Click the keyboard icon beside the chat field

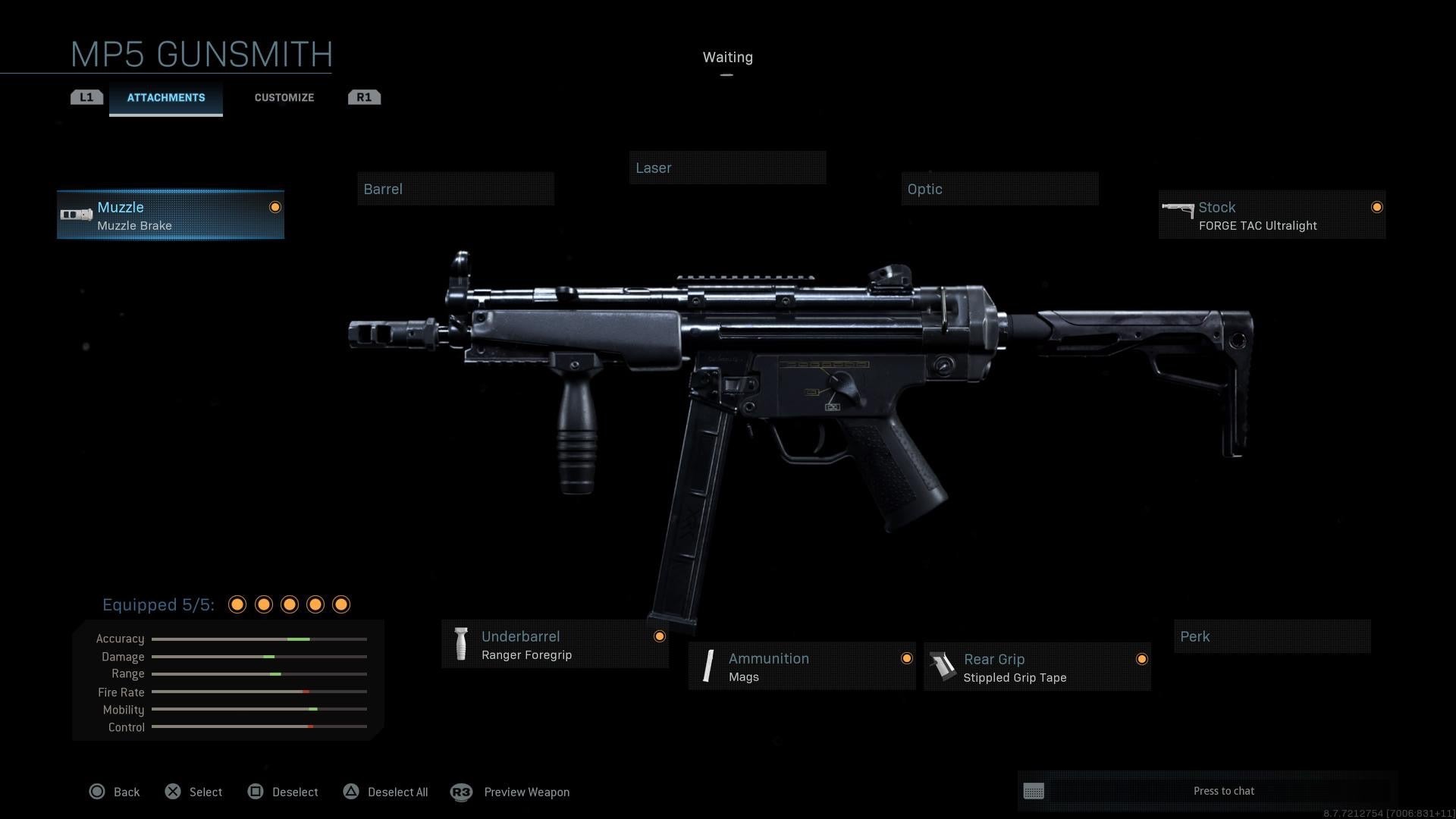coord(1035,791)
